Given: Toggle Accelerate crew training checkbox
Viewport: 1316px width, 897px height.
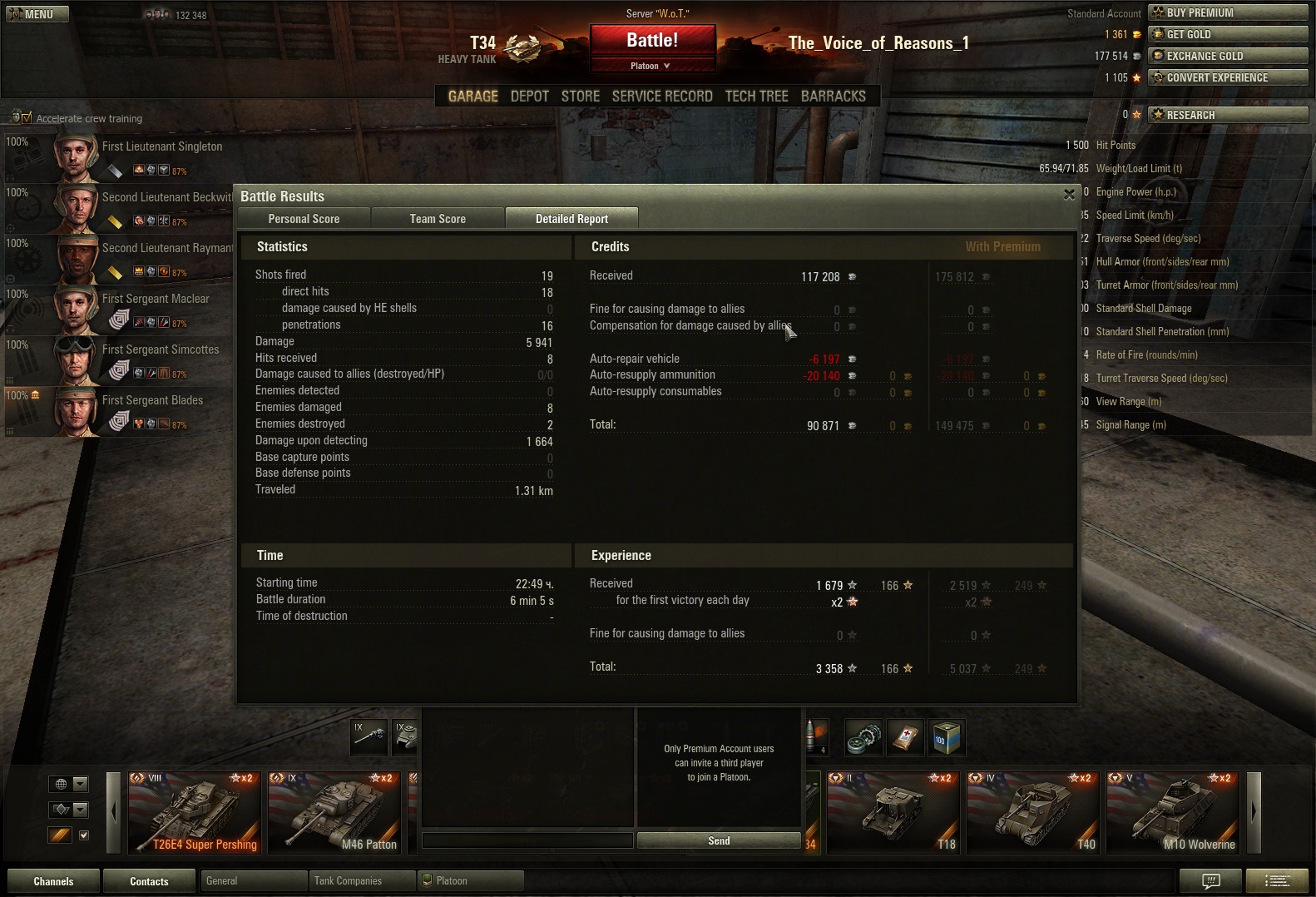Looking at the screenshot, I should click(x=26, y=118).
